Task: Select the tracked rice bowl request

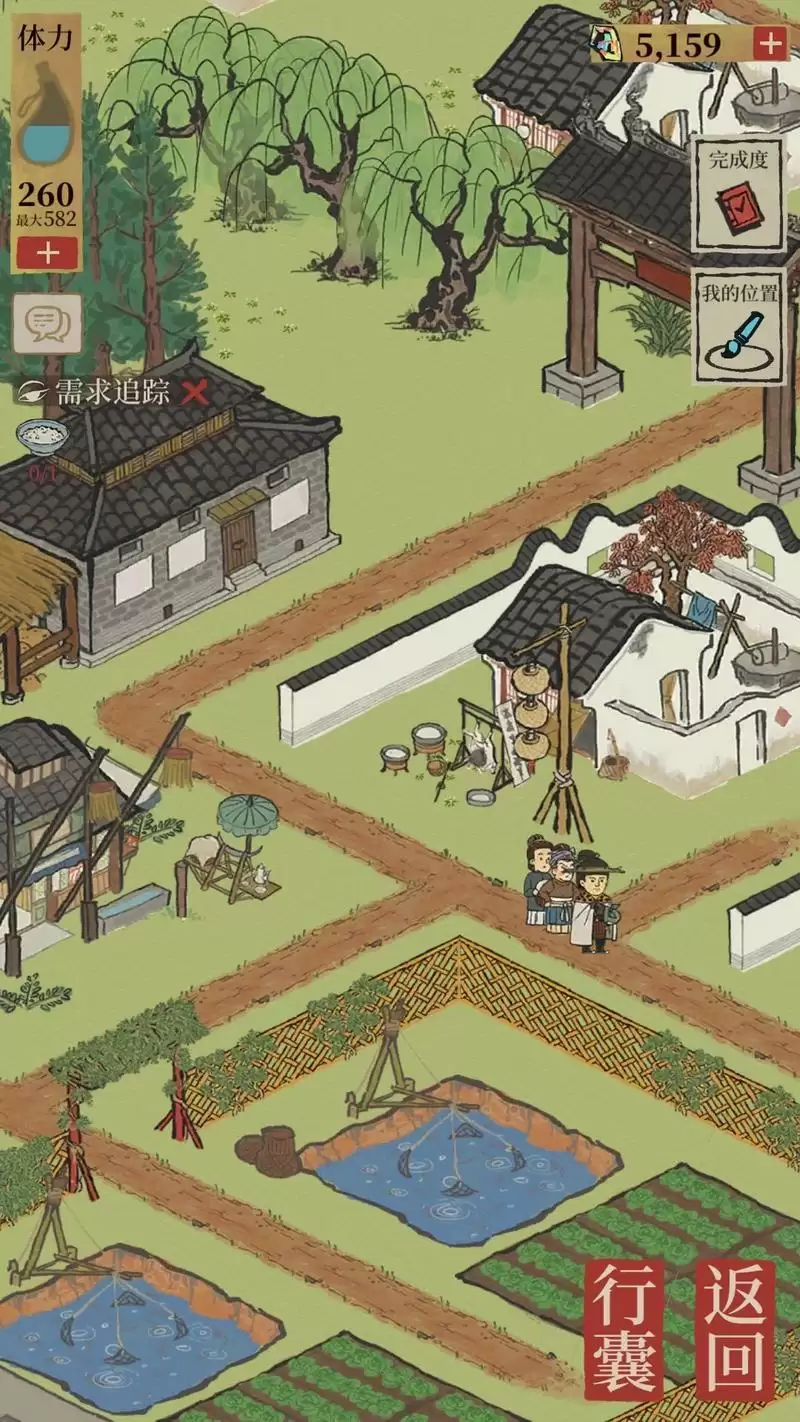Action: [43, 436]
